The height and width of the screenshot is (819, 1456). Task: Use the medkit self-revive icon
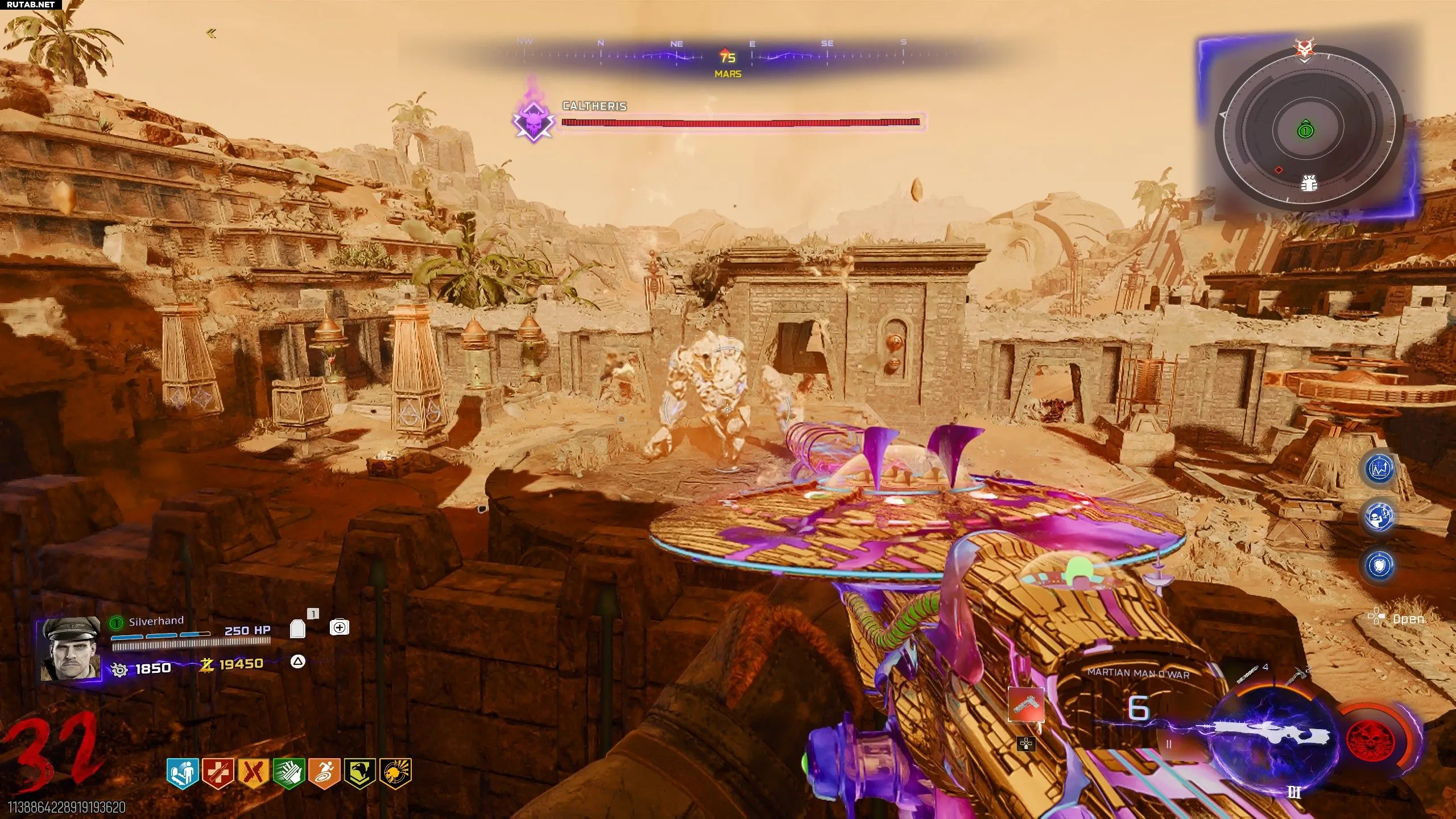point(340,627)
